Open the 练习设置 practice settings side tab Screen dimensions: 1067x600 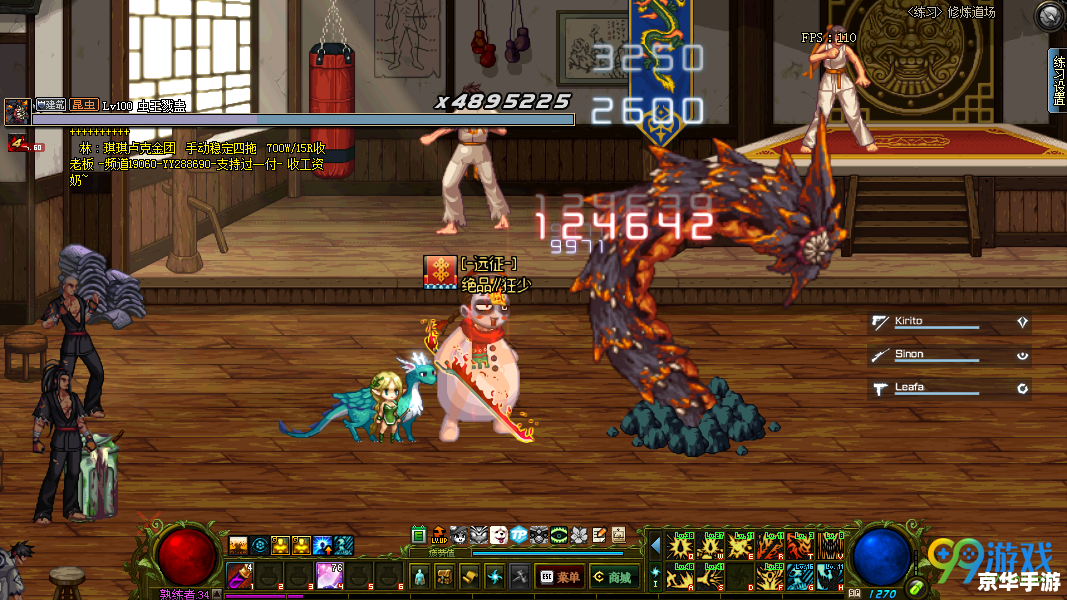tap(1058, 80)
